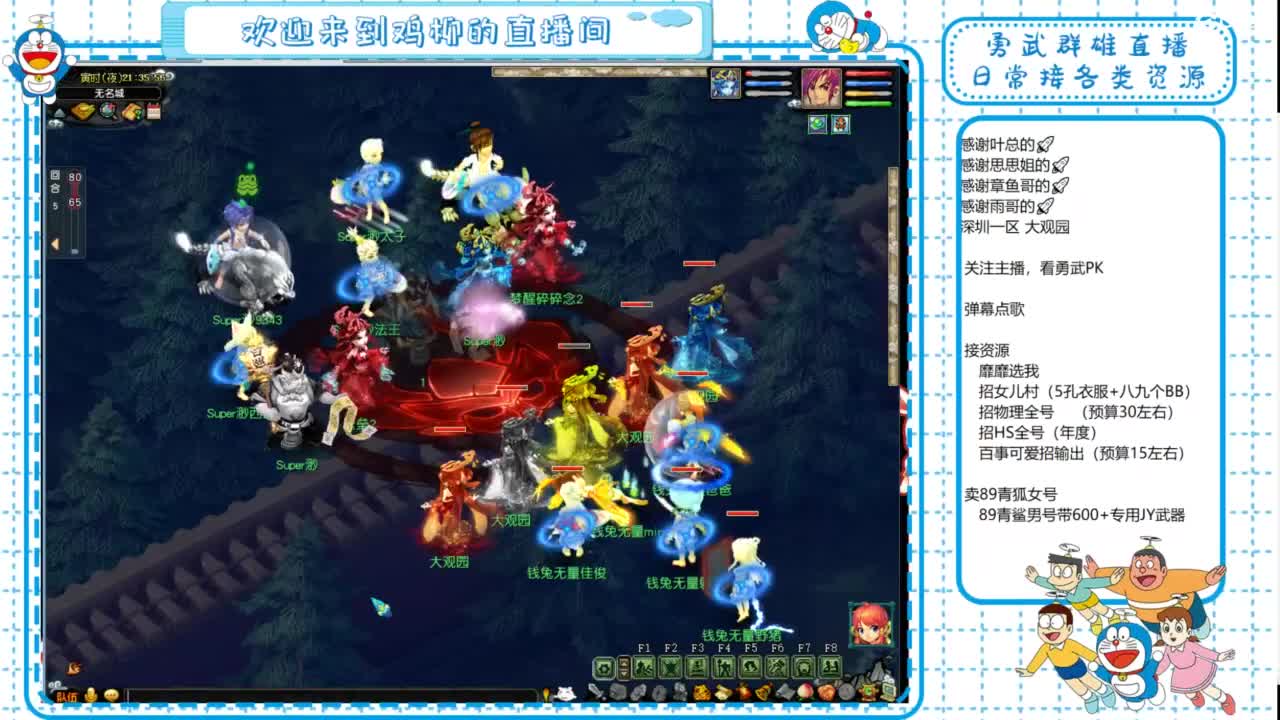1280x720 pixels.
Task: Click the globe search icon near the minimap tools
Action: [x=108, y=110]
